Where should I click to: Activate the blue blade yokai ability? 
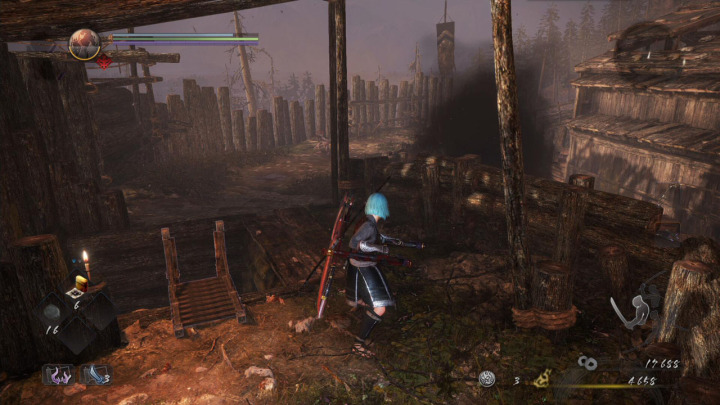95,375
